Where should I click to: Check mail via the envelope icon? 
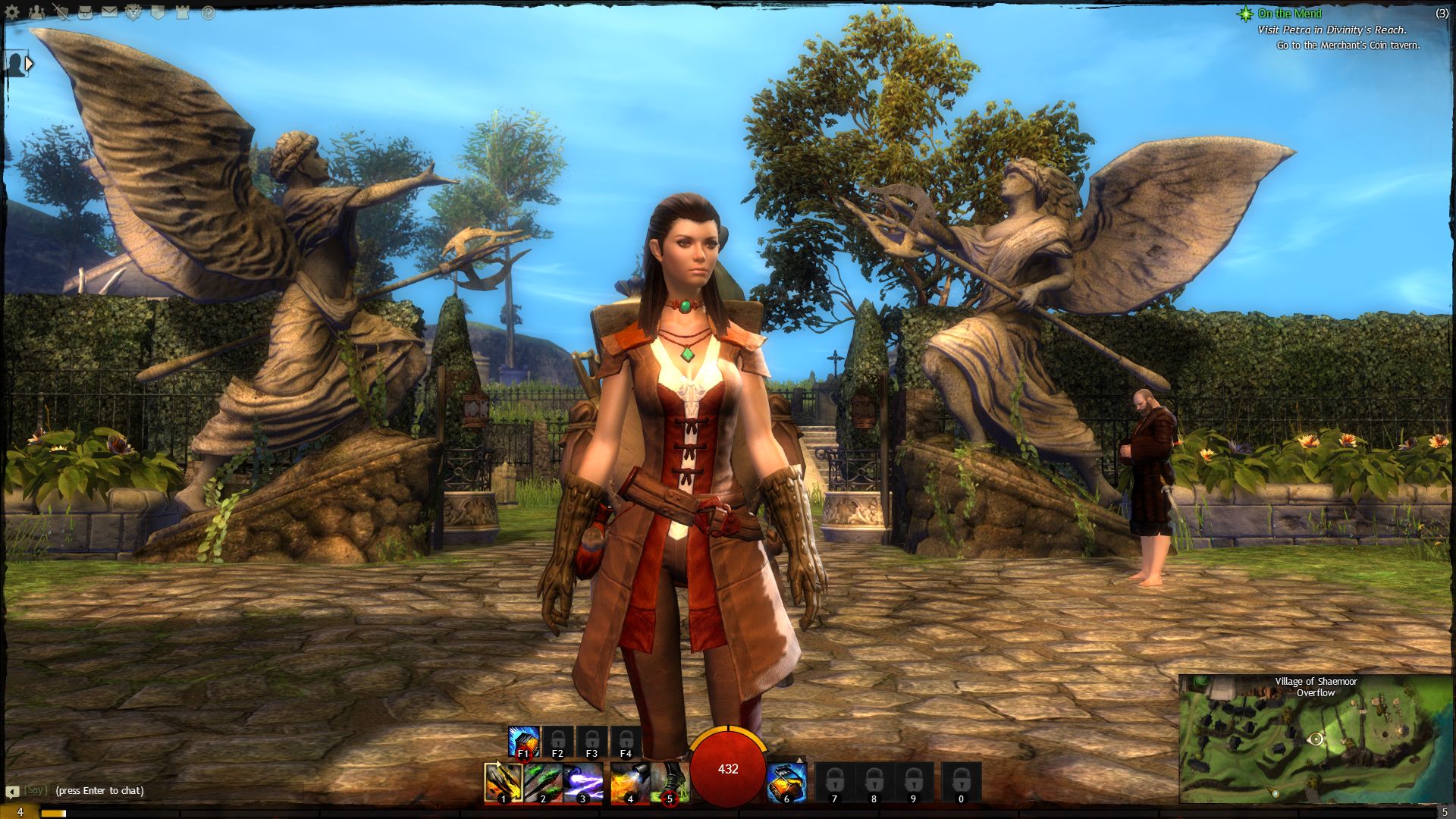tap(109, 13)
